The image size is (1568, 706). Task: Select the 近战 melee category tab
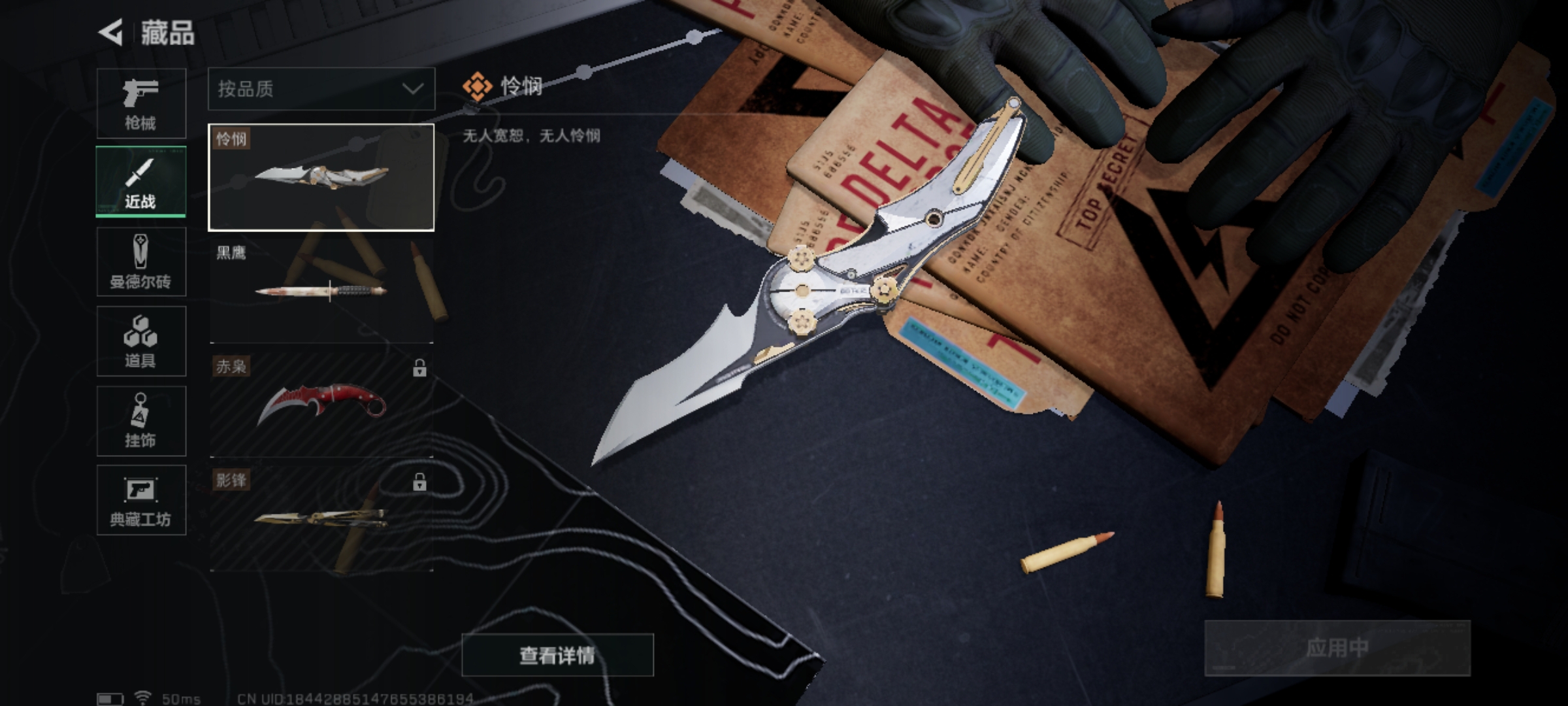pos(141,182)
